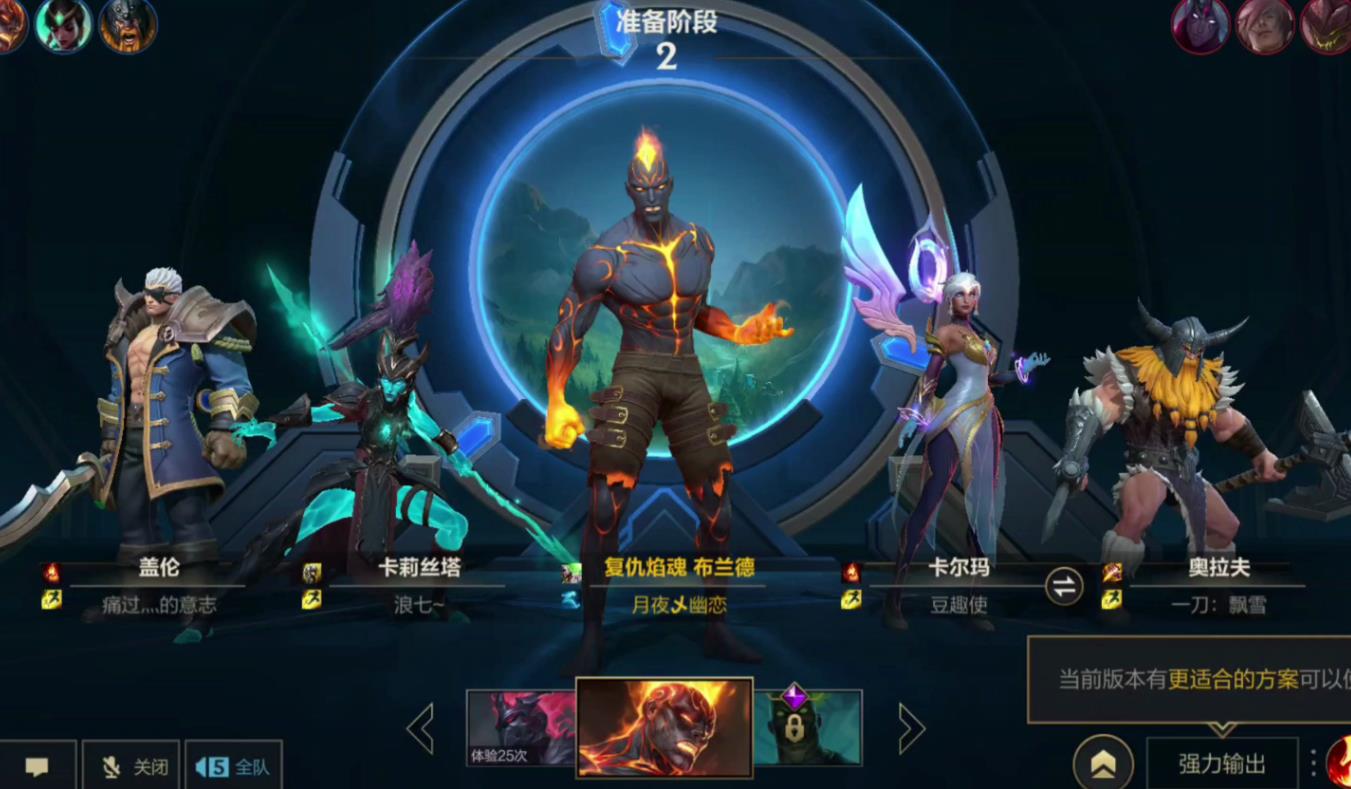The height and width of the screenshot is (789, 1351).
Task: Click Karma's Flash spell icon
Action: (850, 601)
